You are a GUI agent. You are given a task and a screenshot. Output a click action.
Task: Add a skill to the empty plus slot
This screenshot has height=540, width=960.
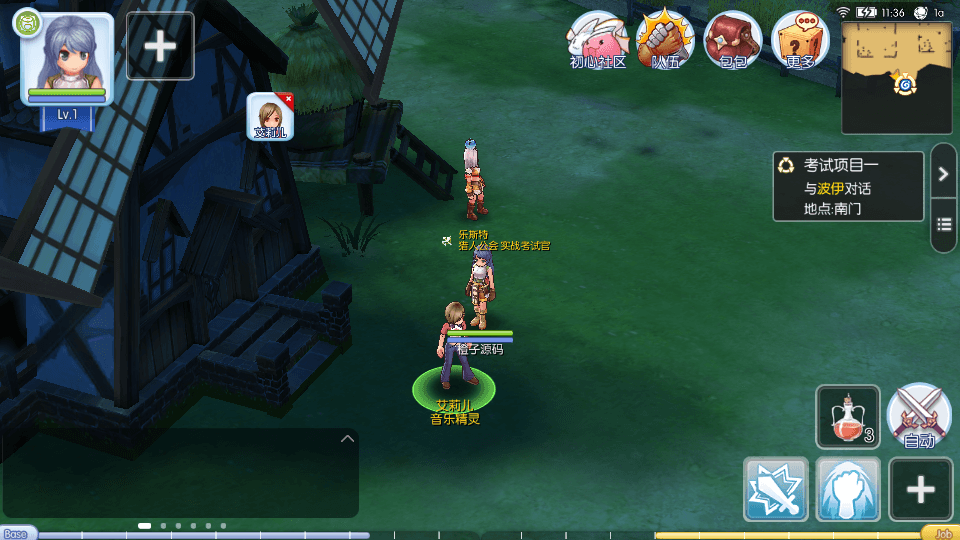(921, 489)
